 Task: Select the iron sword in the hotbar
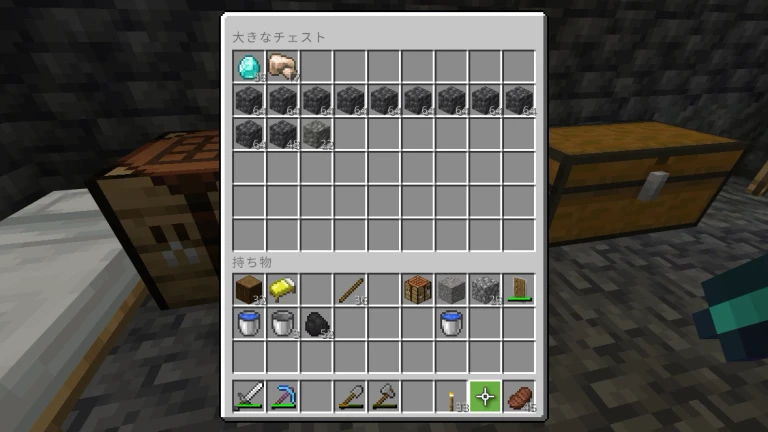pos(248,397)
